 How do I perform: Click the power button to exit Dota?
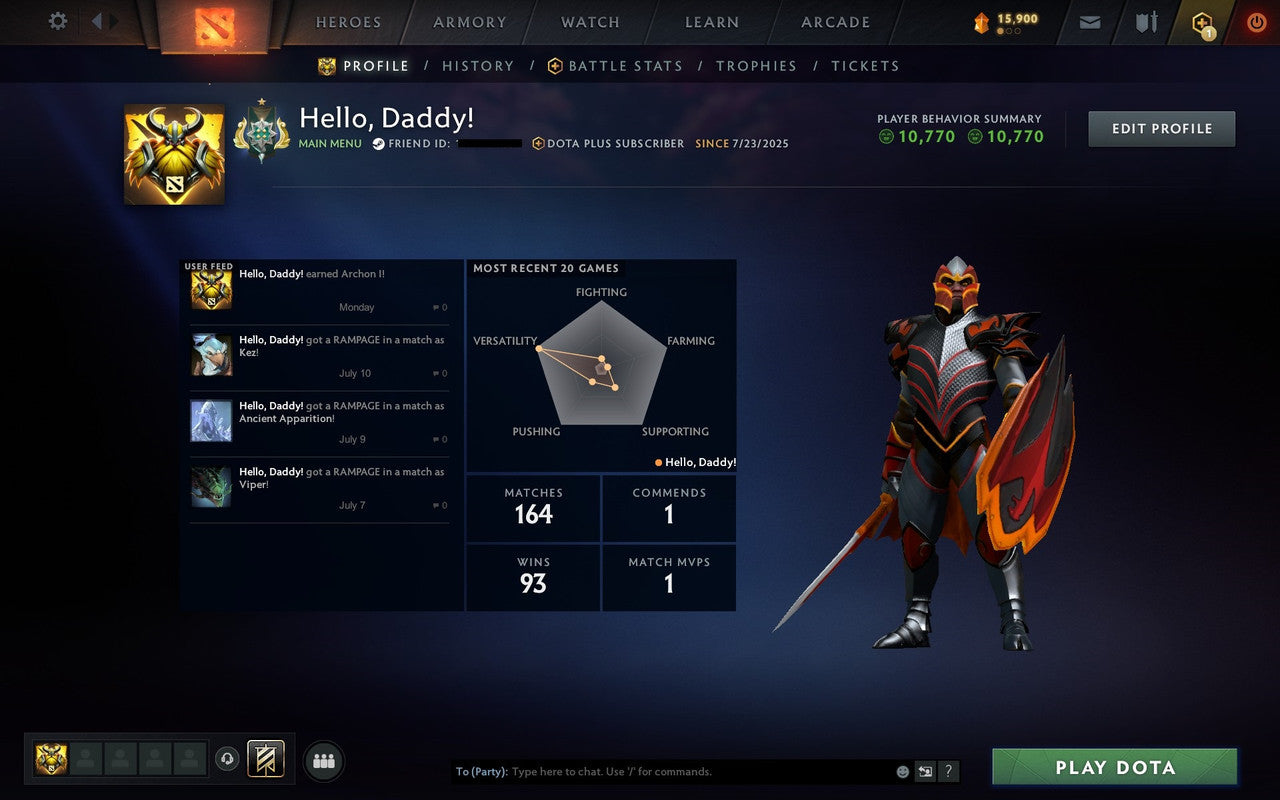(1256, 21)
